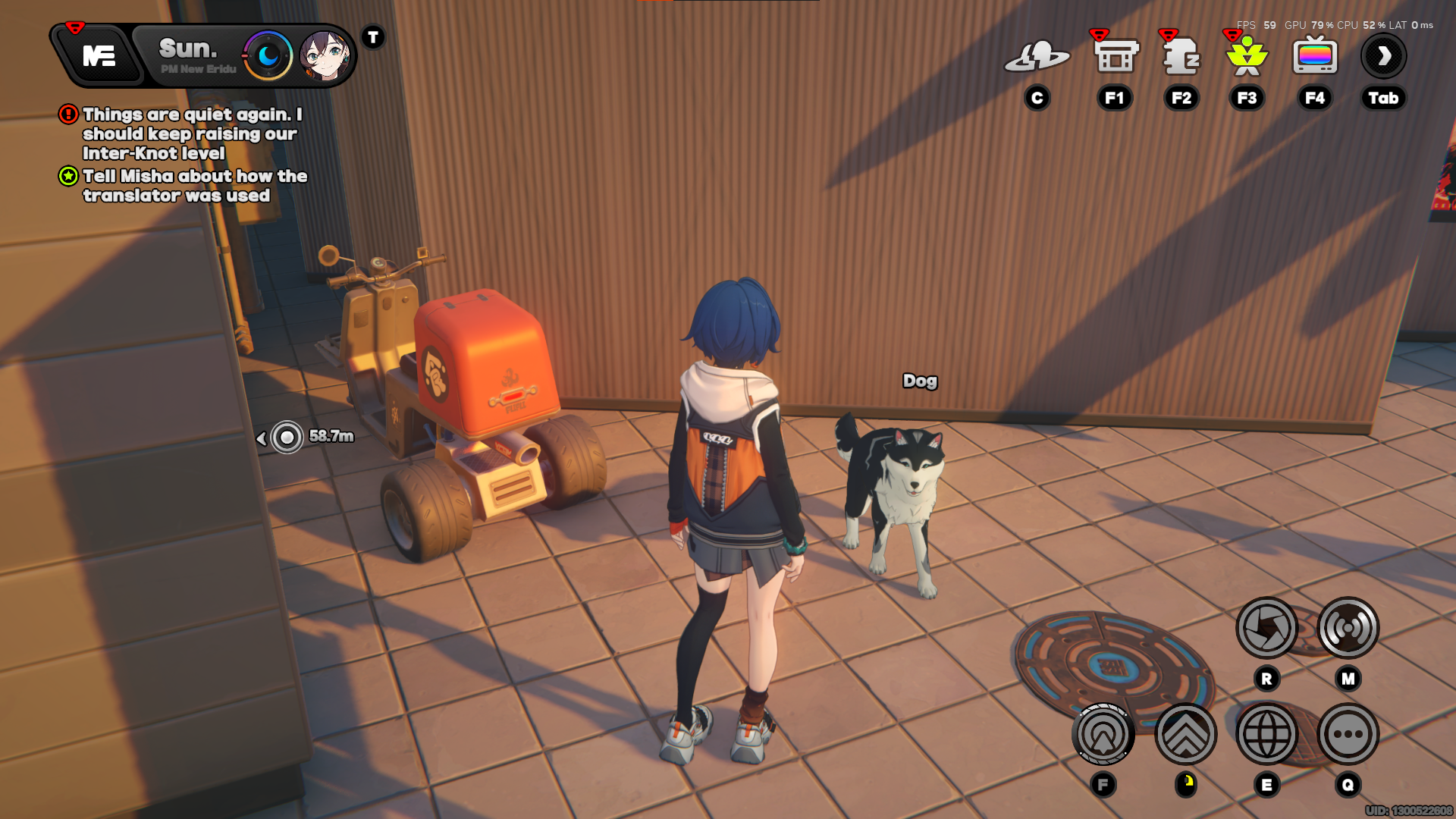This screenshot has width=1456, height=819.
Task: Open the main story quest about Inter-Knot level
Action: click(191, 134)
